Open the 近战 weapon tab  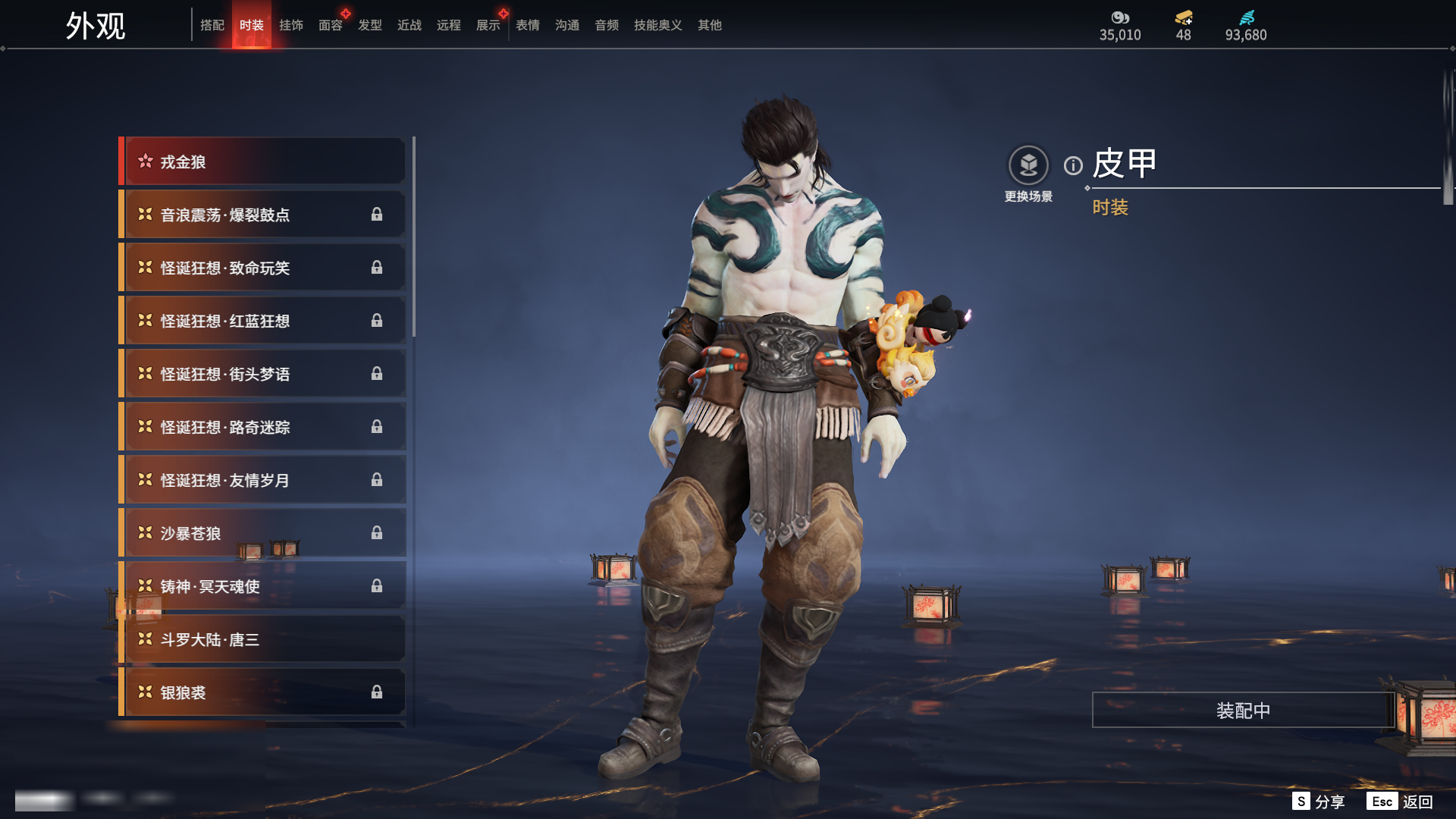tap(409, 25)
